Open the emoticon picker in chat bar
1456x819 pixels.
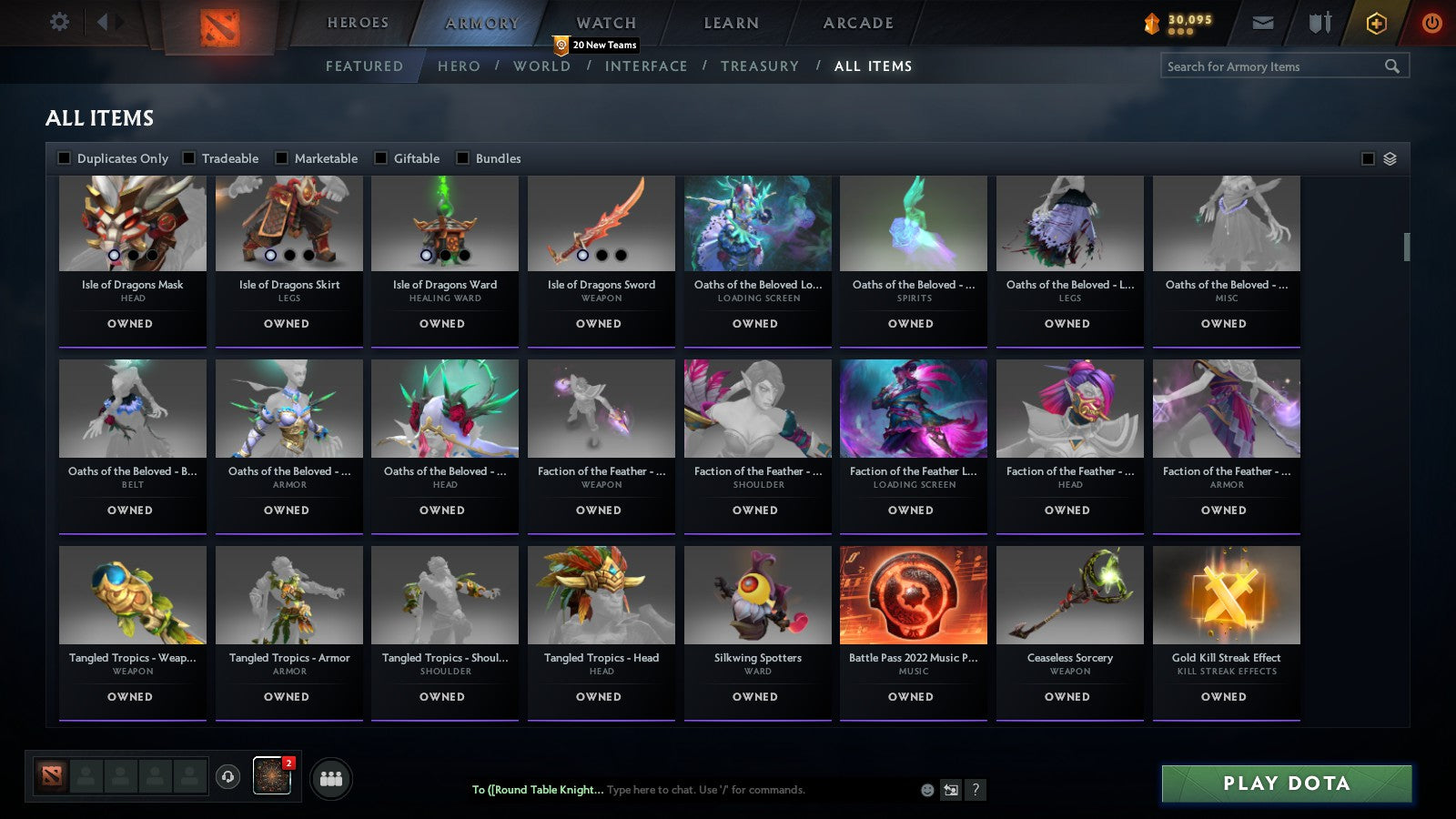tap(925, 791)
